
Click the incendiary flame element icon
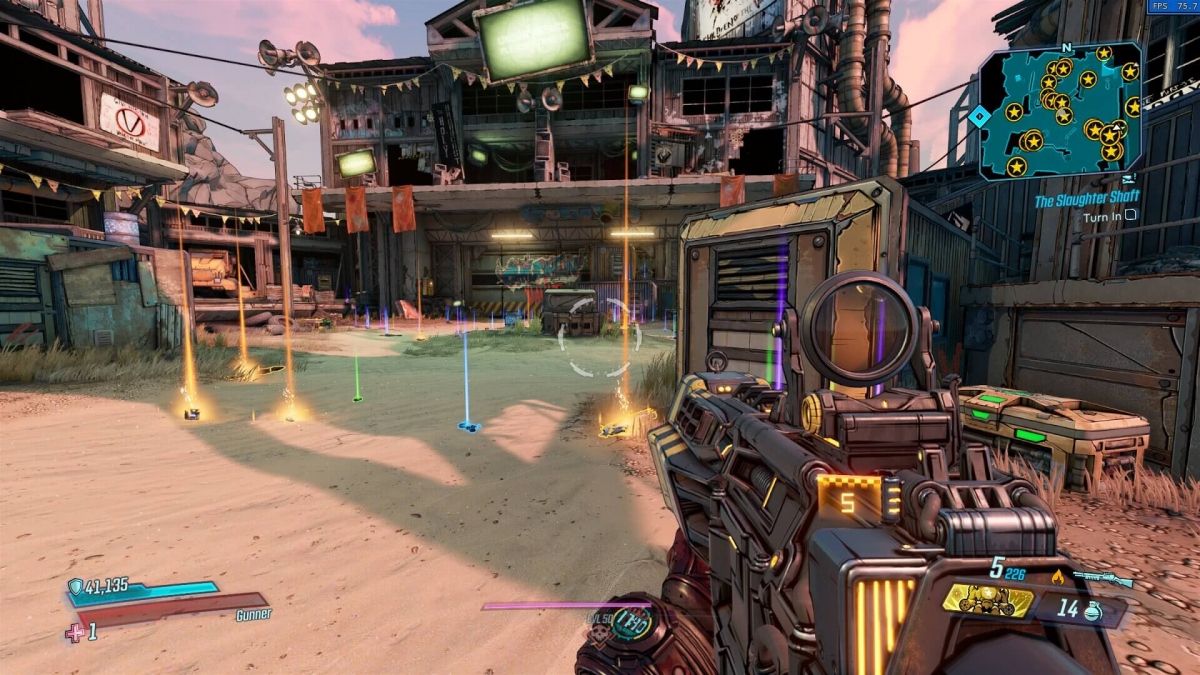pos(1058,576)
